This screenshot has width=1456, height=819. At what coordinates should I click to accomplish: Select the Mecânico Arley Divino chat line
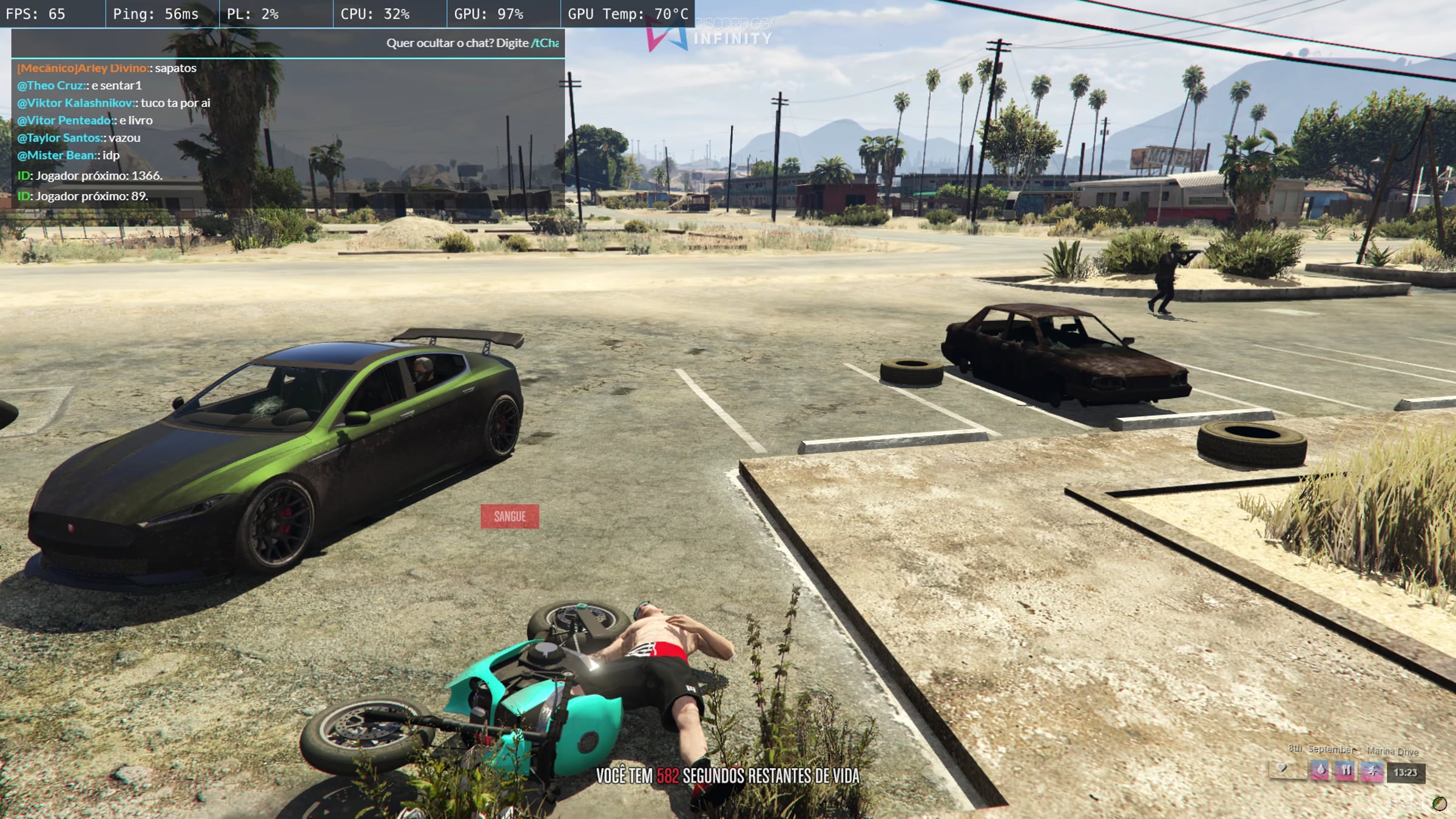tap(107, 68)
